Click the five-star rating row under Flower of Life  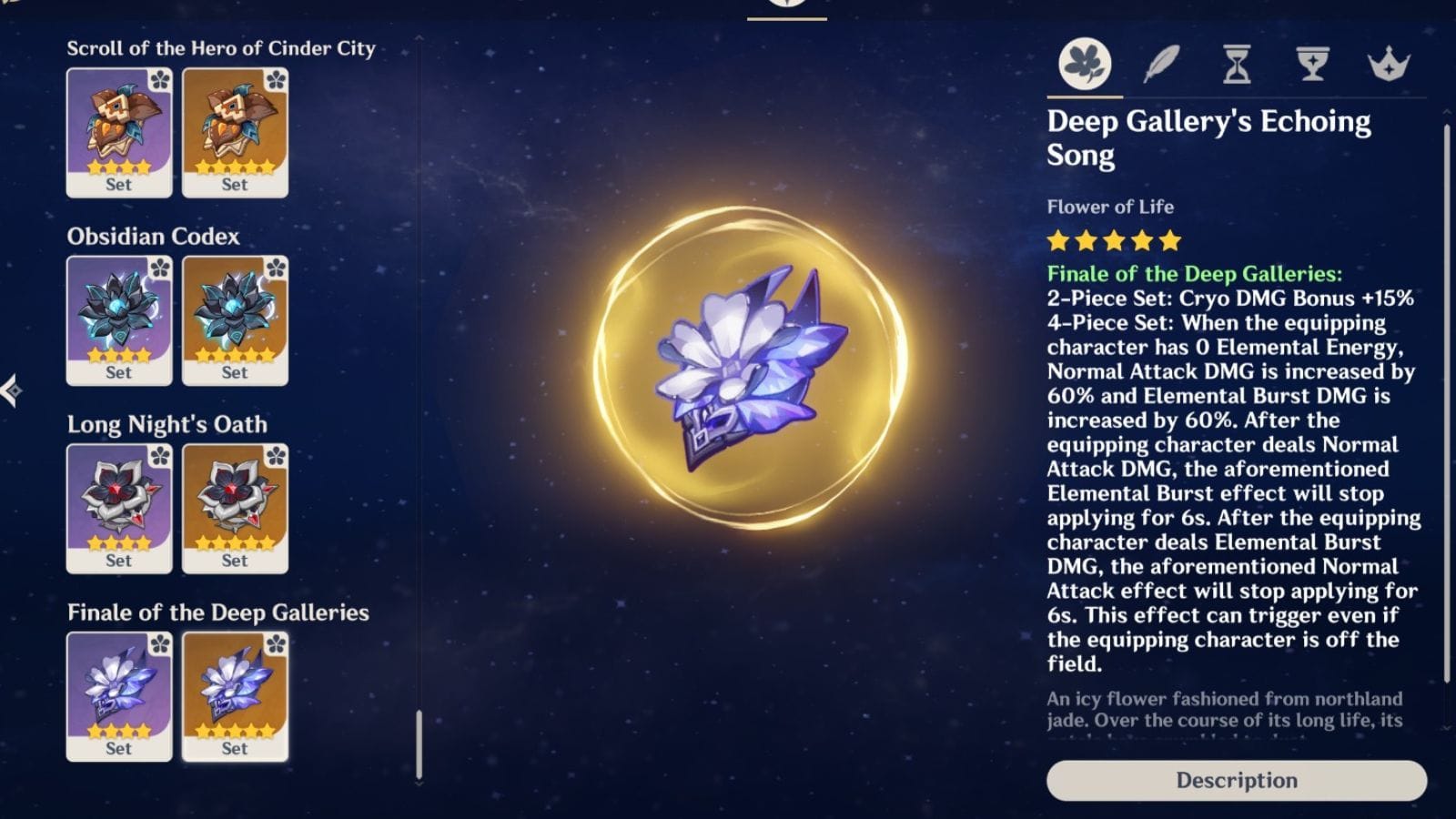(x=1112, y=242)
